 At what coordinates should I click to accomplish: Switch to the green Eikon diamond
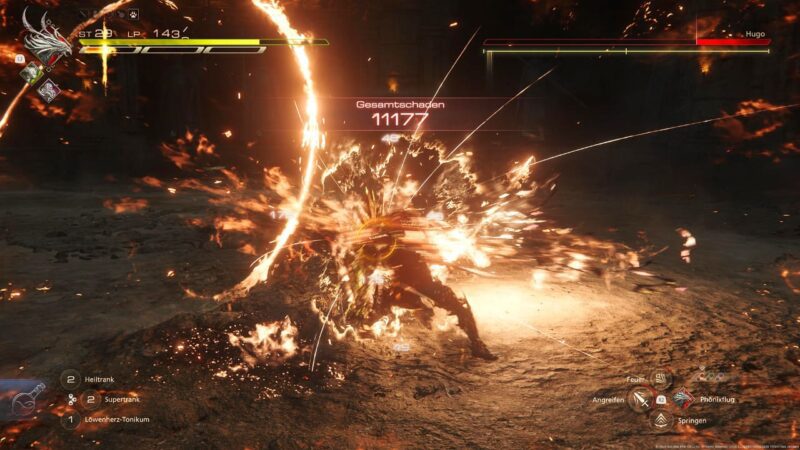tap(33, 72)
